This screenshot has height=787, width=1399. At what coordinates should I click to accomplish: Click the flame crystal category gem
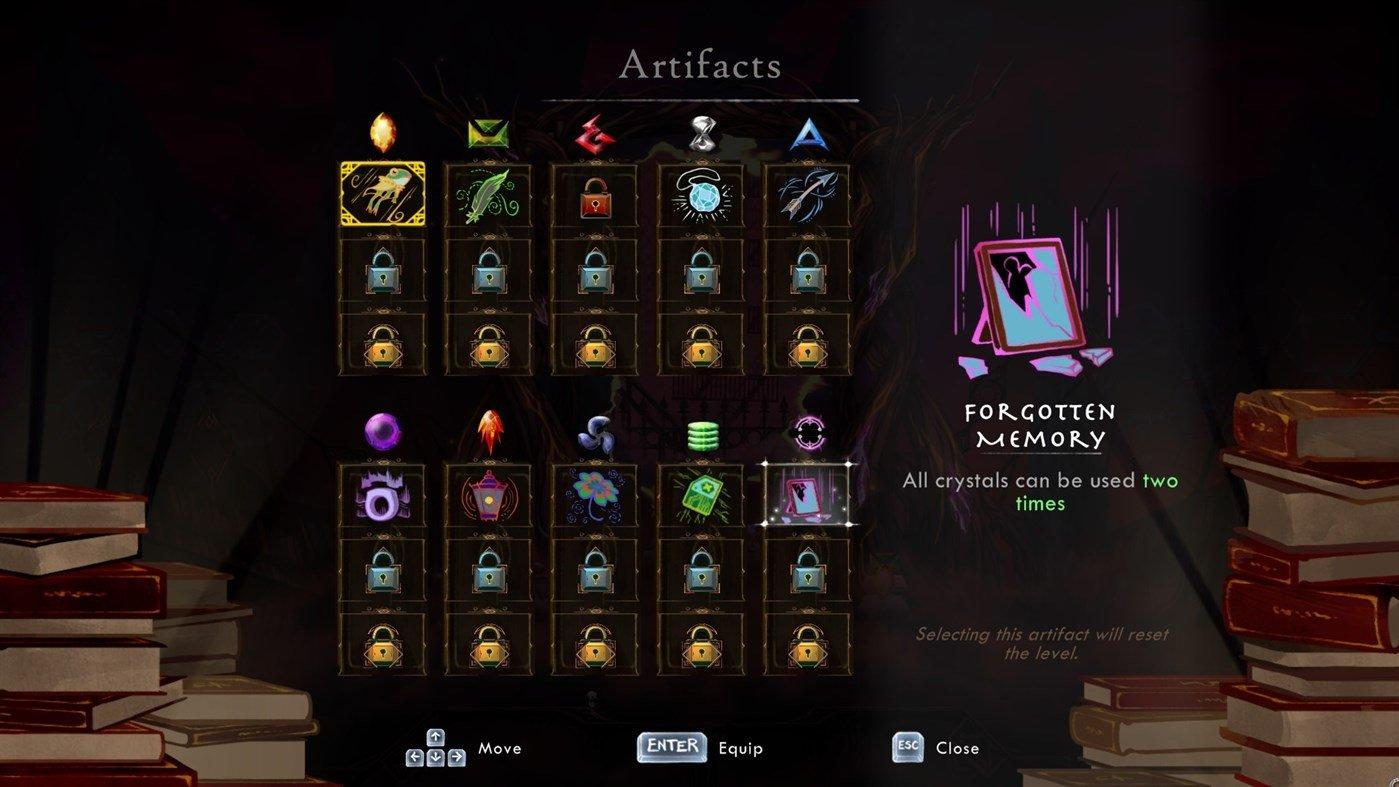(x=384, y=133)
